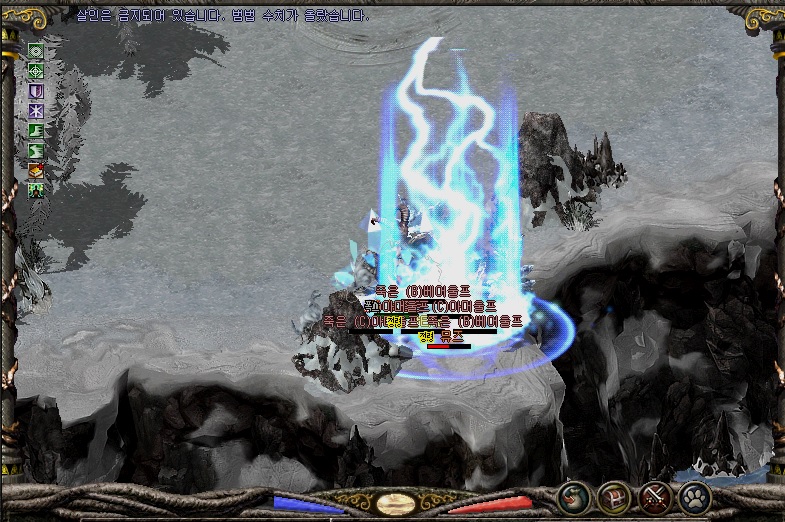Open the treasure chest button
785x522 pixels.
tap(613, 496)
